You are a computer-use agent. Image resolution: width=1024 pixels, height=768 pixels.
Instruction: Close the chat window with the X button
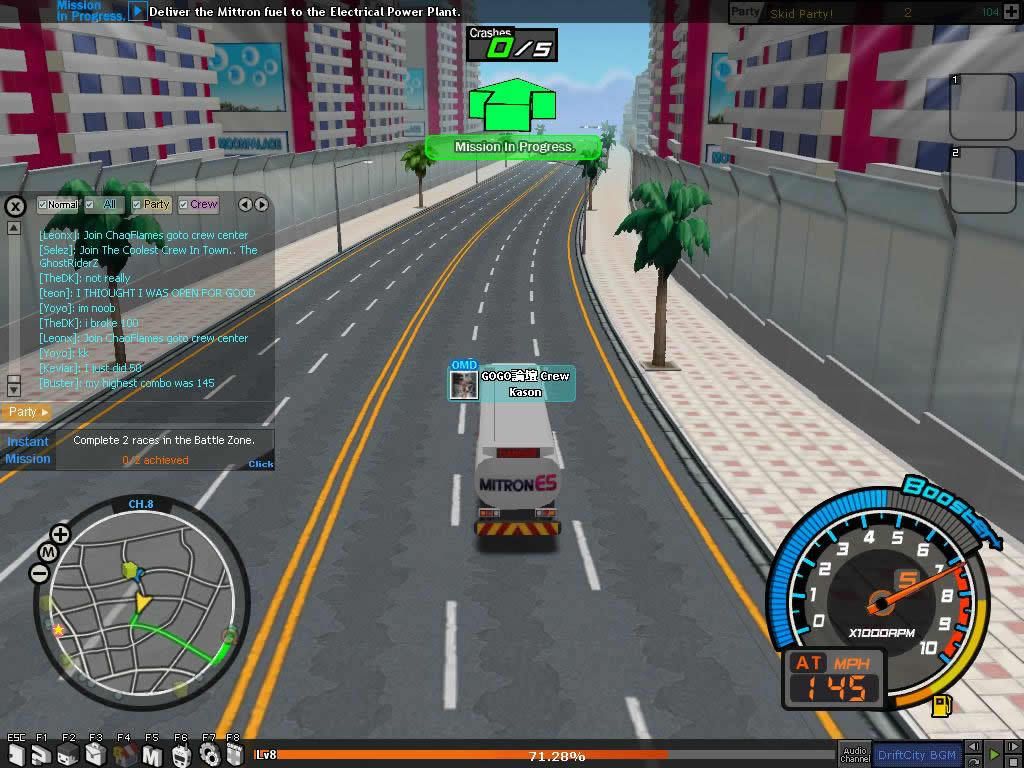coord(15,207)
